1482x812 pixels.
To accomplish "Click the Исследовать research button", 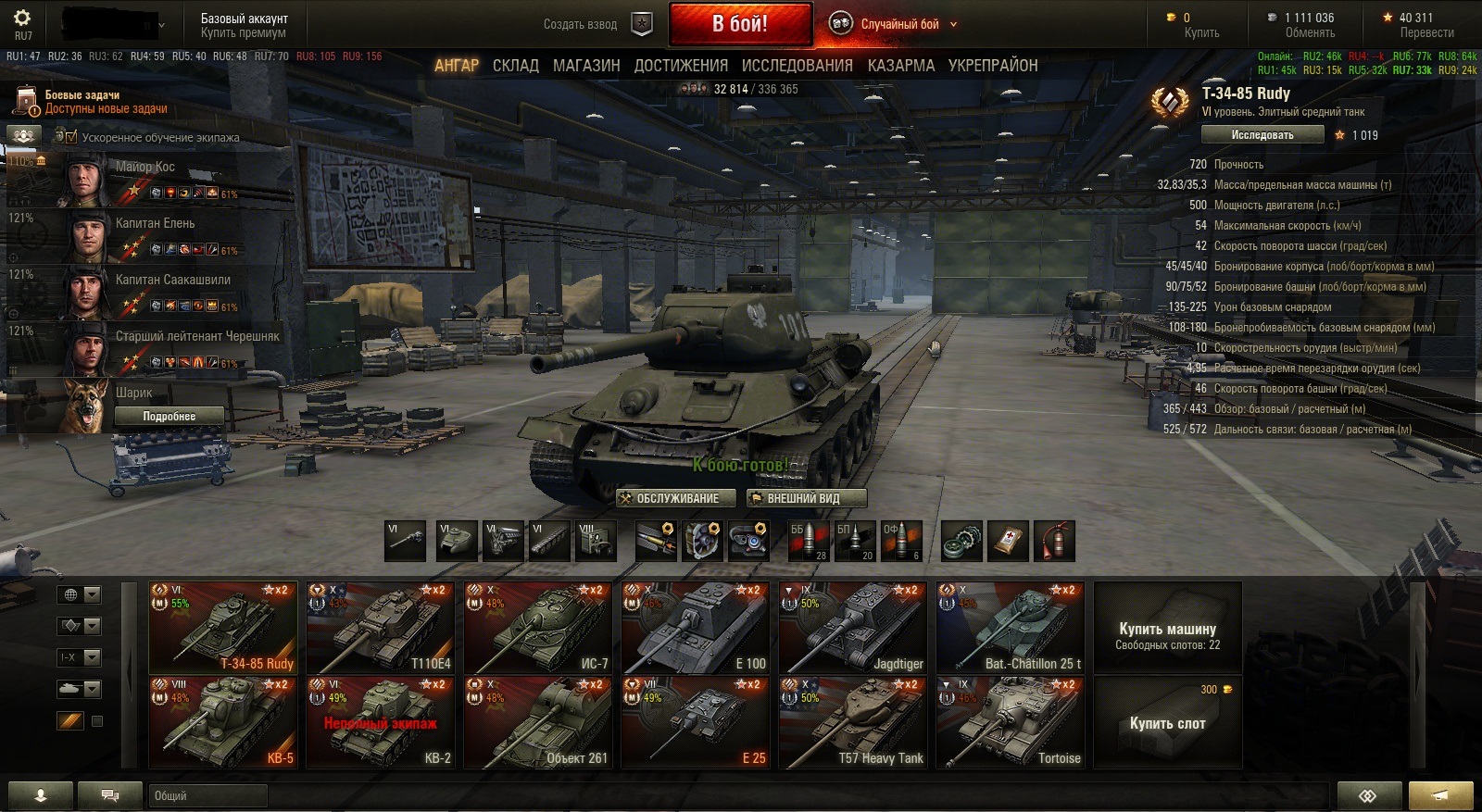I will pyautogui.click(x=1262, y=135).
